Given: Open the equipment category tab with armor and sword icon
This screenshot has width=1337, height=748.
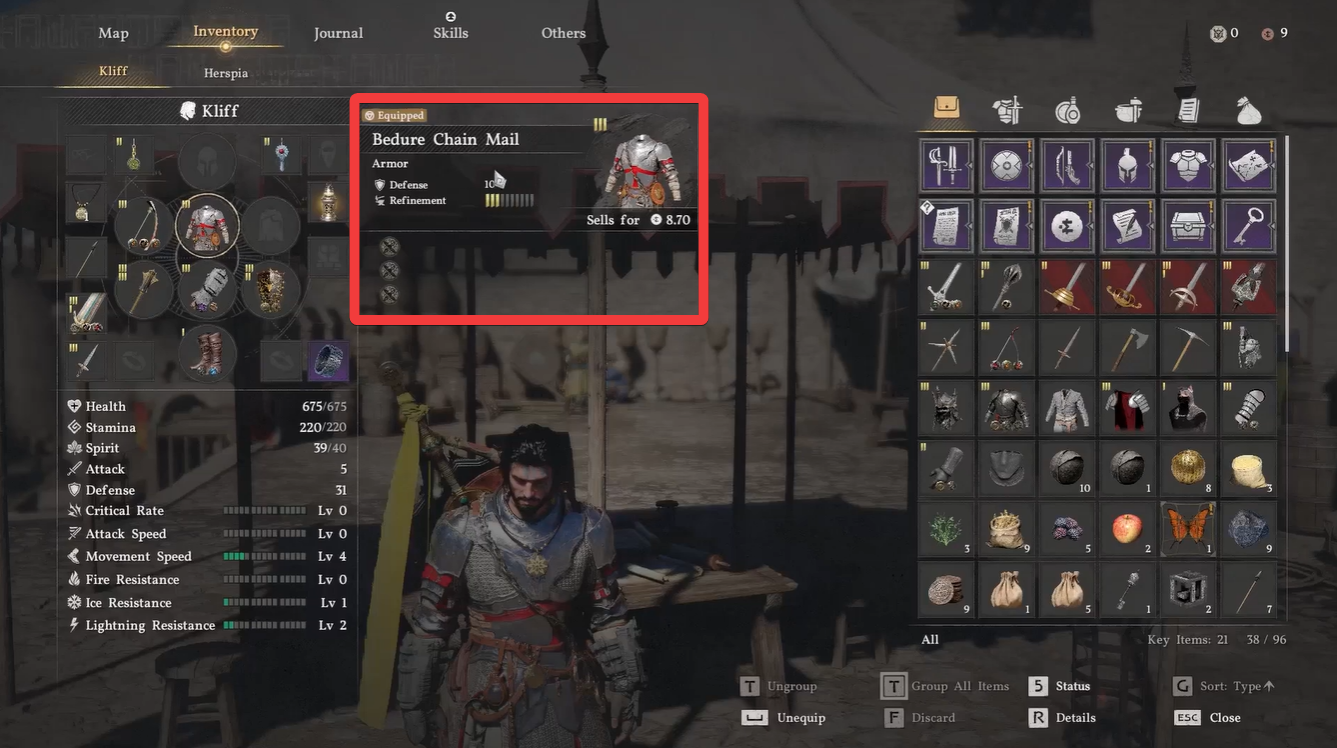Looking at the screenshot, I should click(1007, 112).
